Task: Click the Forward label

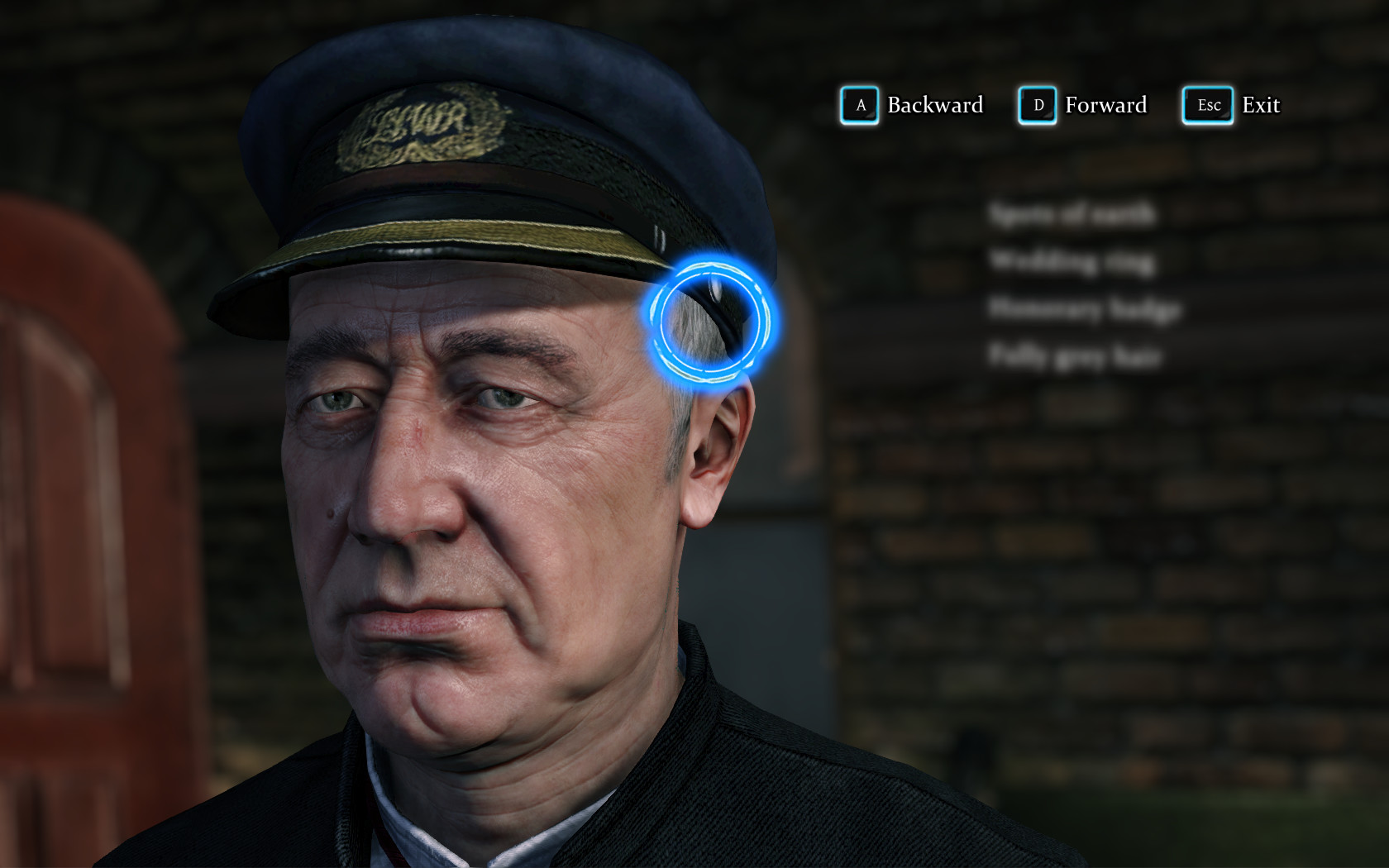Action: pyautogui.click(x=1106, y=105)
